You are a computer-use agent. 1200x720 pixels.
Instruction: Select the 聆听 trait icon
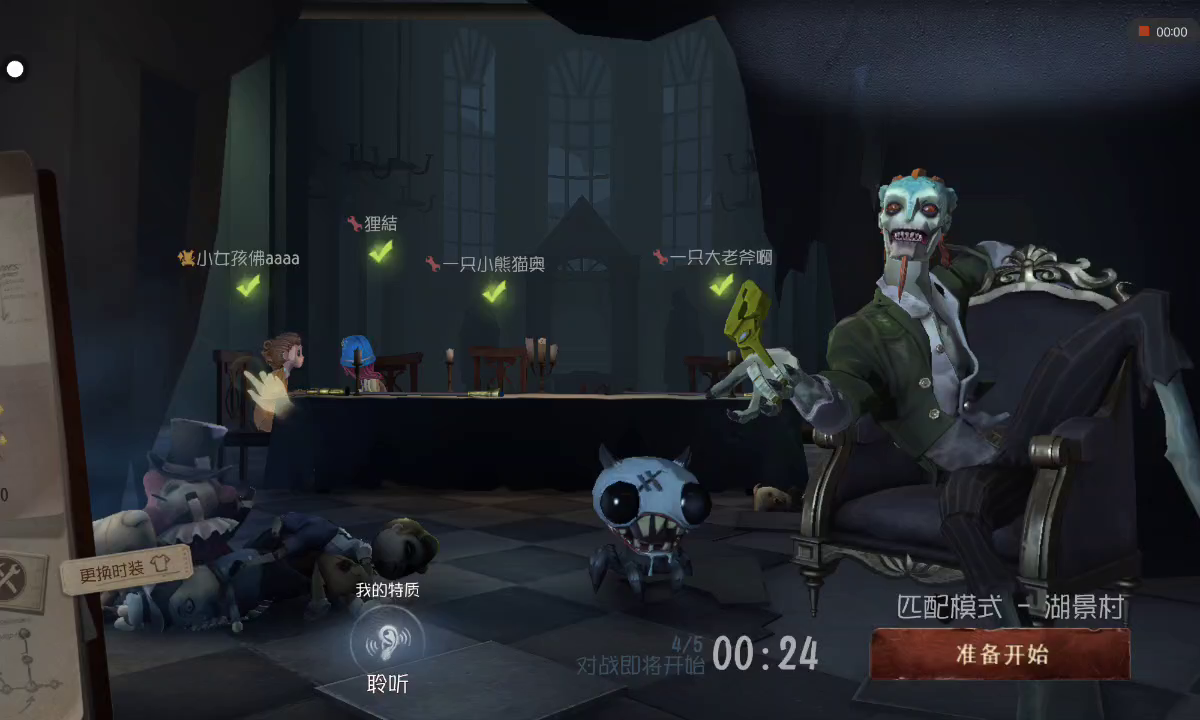click(x=387, y=640)
